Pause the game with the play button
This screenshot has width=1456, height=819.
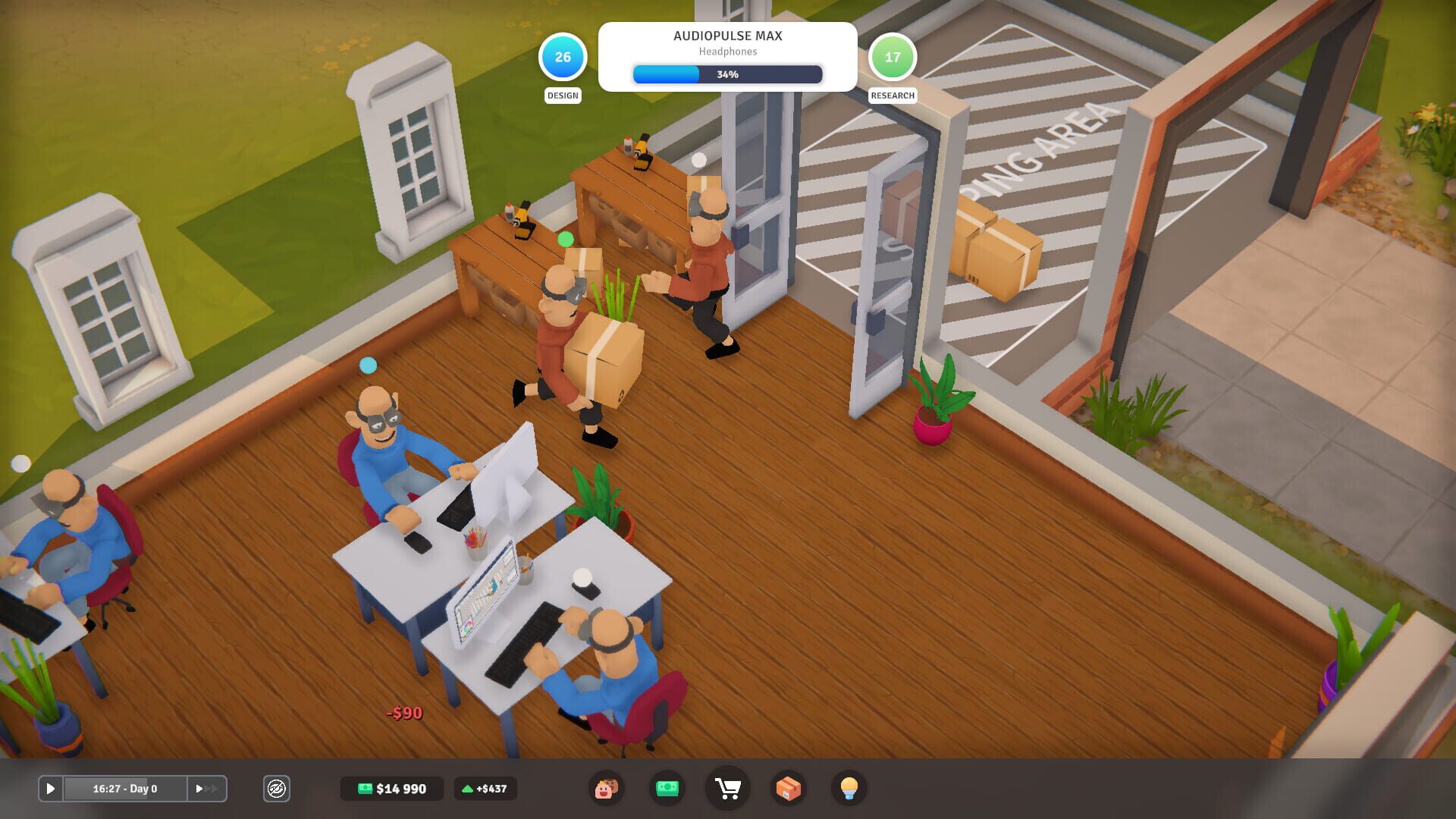pyautogui.click(x=50, y=789)
